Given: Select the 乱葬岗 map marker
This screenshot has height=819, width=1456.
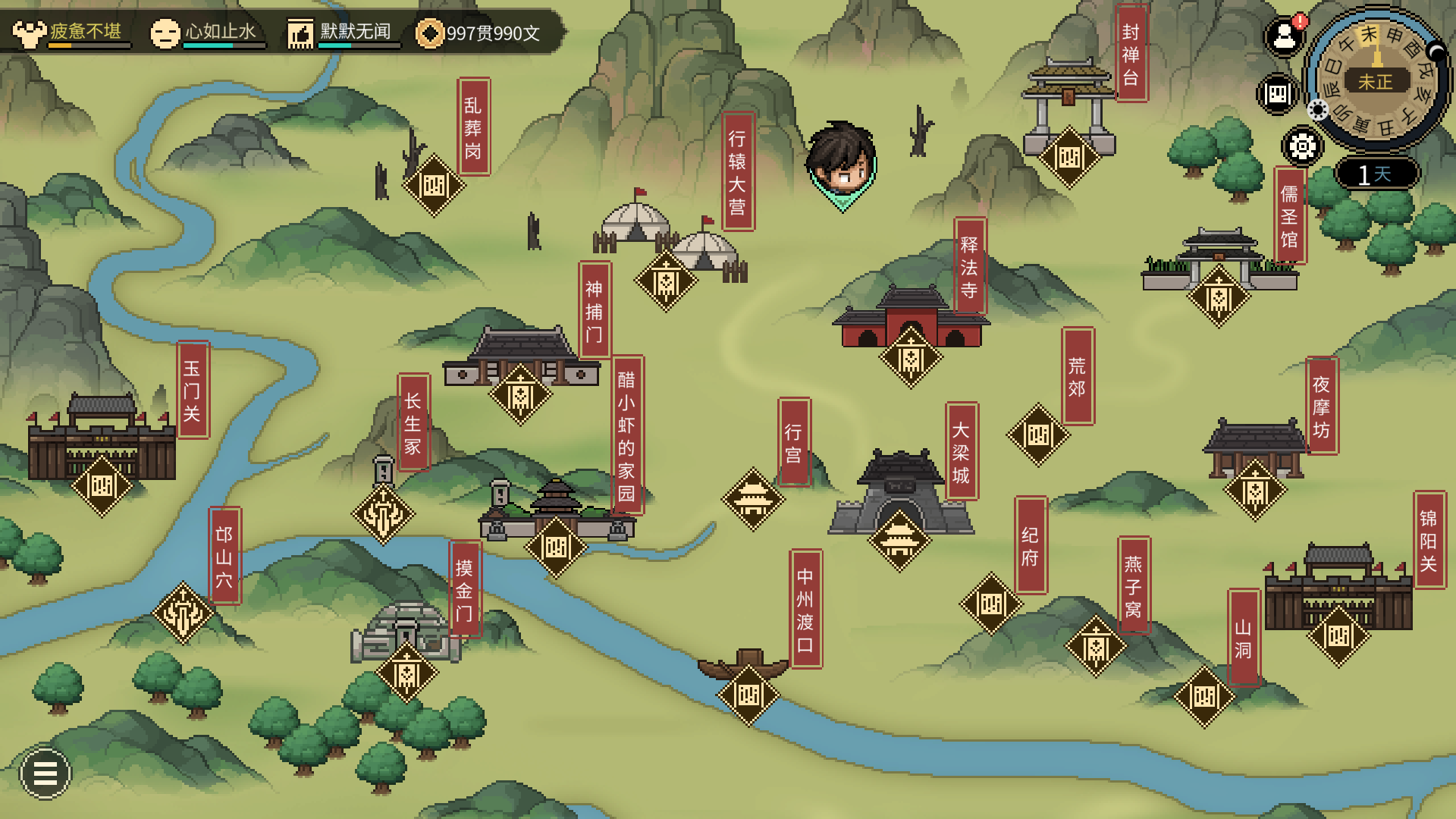Looking at the screenshot, I should pos(434,186).
